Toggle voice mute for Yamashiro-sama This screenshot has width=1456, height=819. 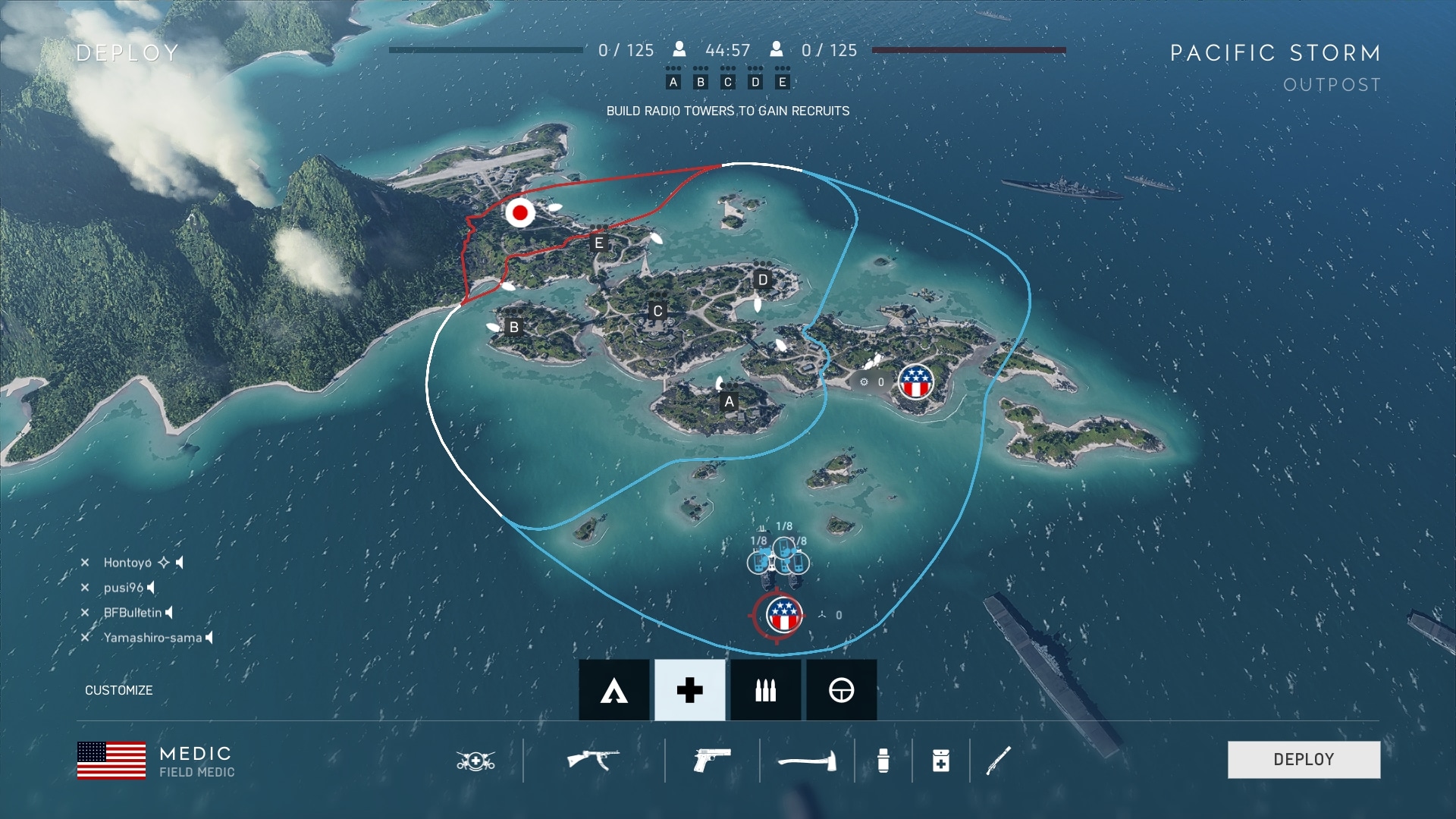click(209, 638)
